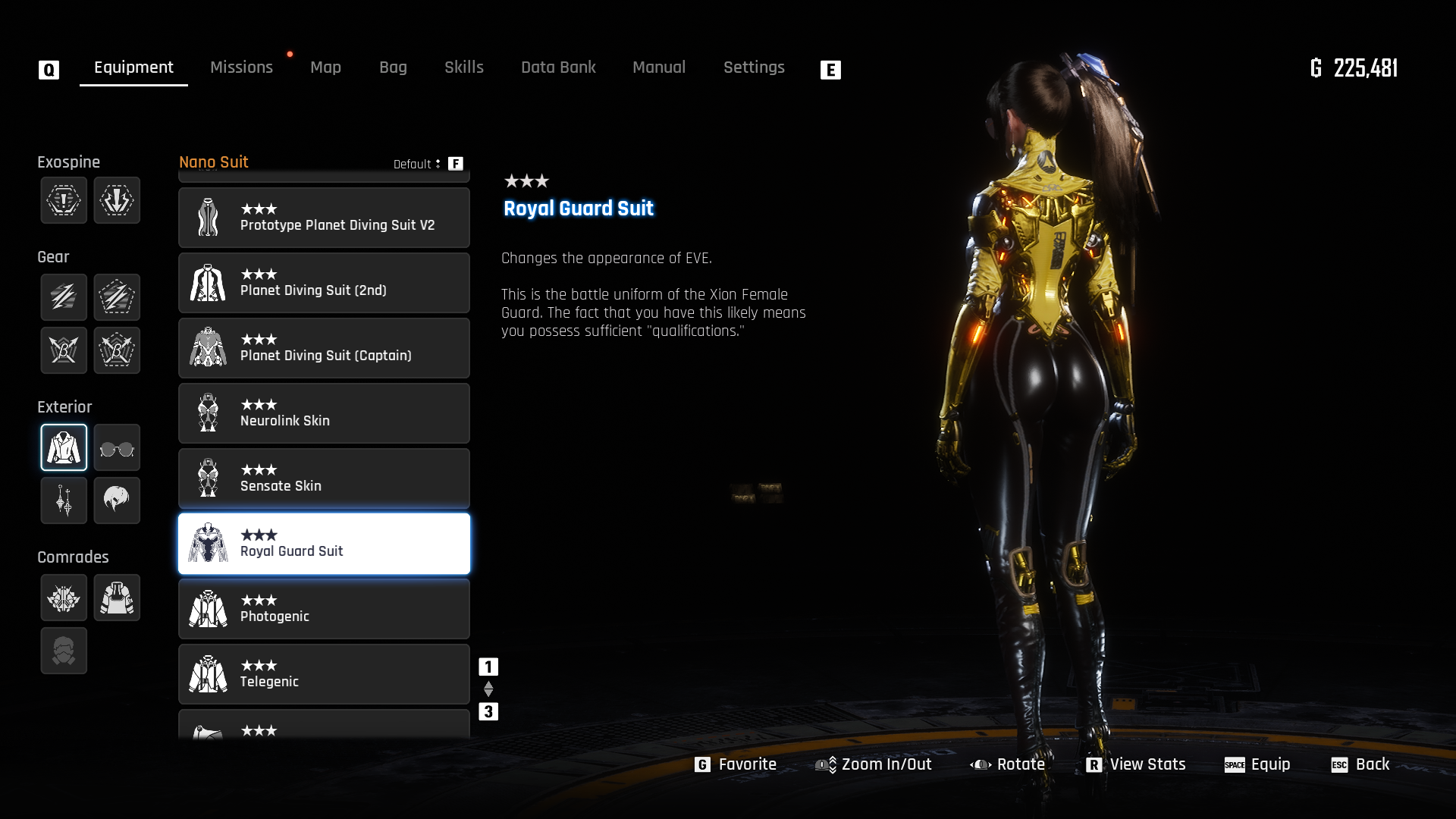Click the Equip button
Screen dimensions: 1456x819
click(x=1257, y=764)
